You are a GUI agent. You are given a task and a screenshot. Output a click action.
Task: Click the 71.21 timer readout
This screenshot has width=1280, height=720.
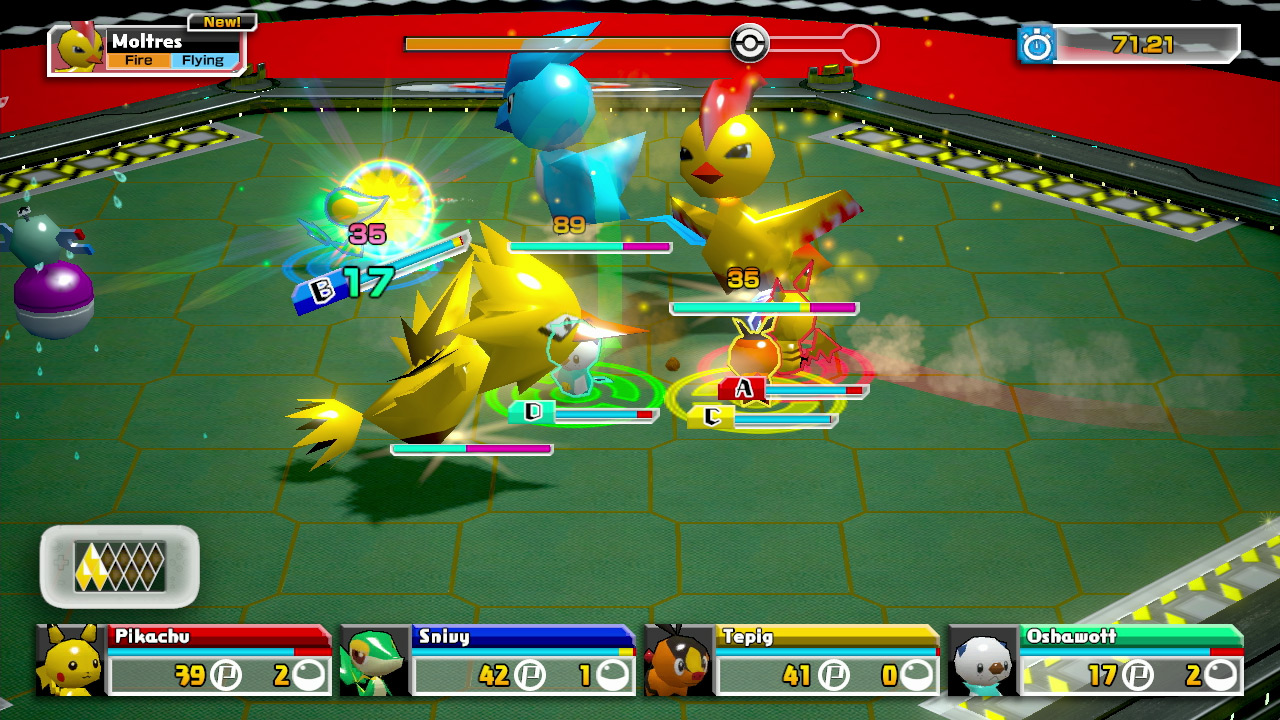1141,43
